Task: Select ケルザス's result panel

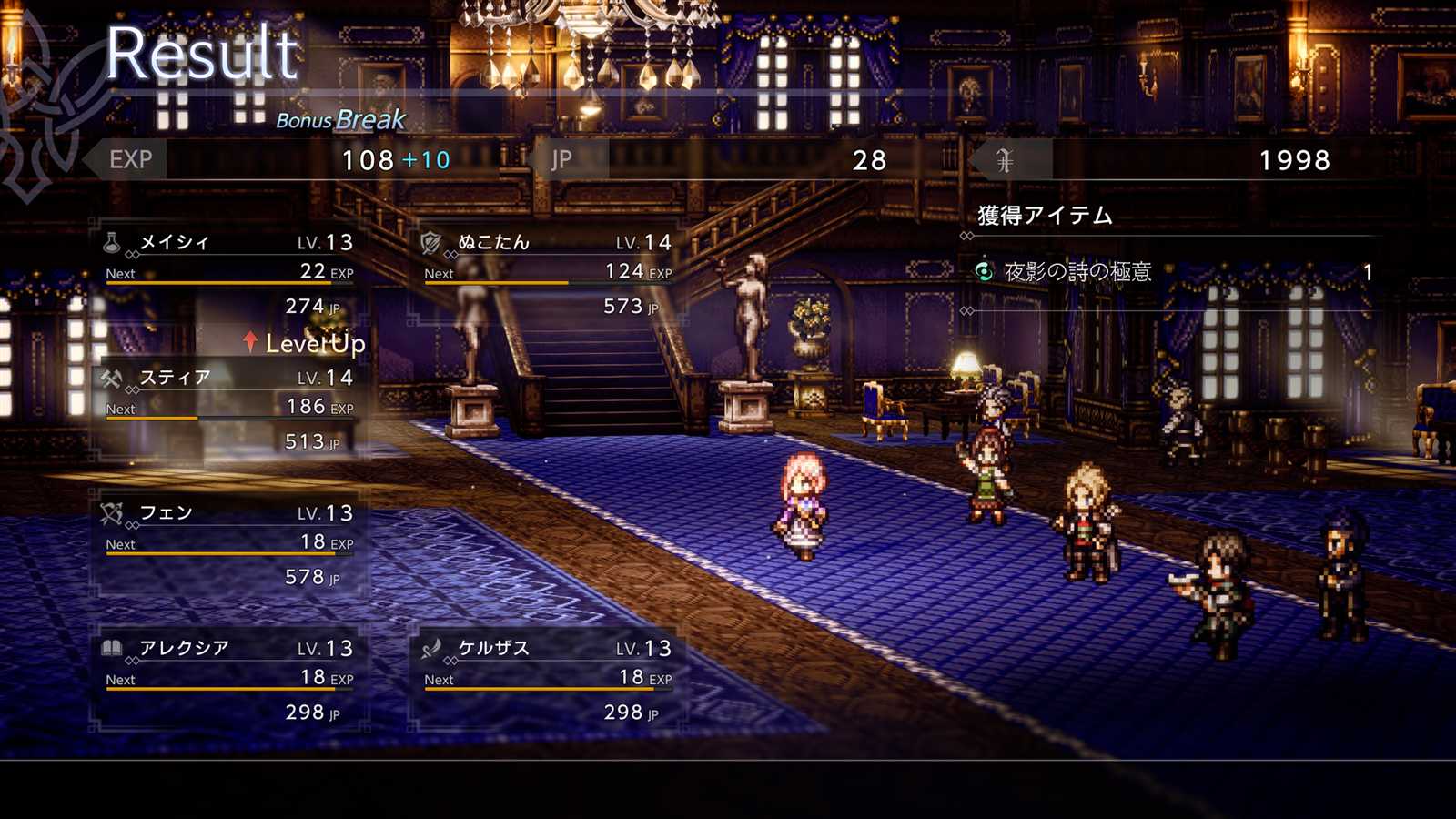Action: point(548,680)
